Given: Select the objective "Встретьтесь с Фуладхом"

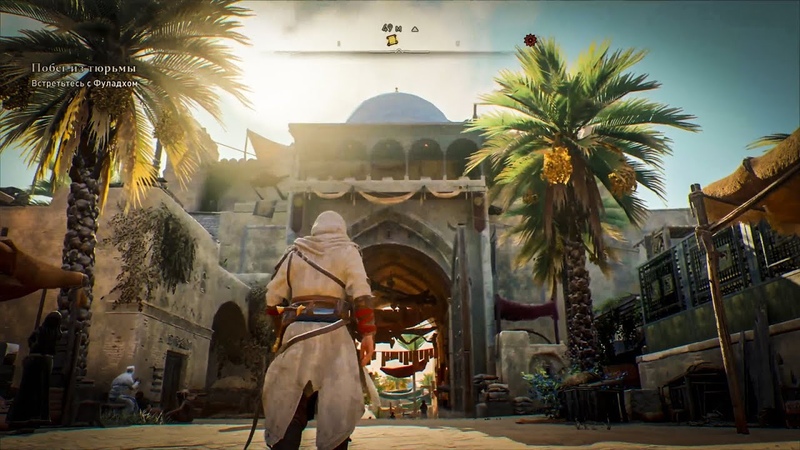Looking at the screenshot, I should tap(83, 82).
